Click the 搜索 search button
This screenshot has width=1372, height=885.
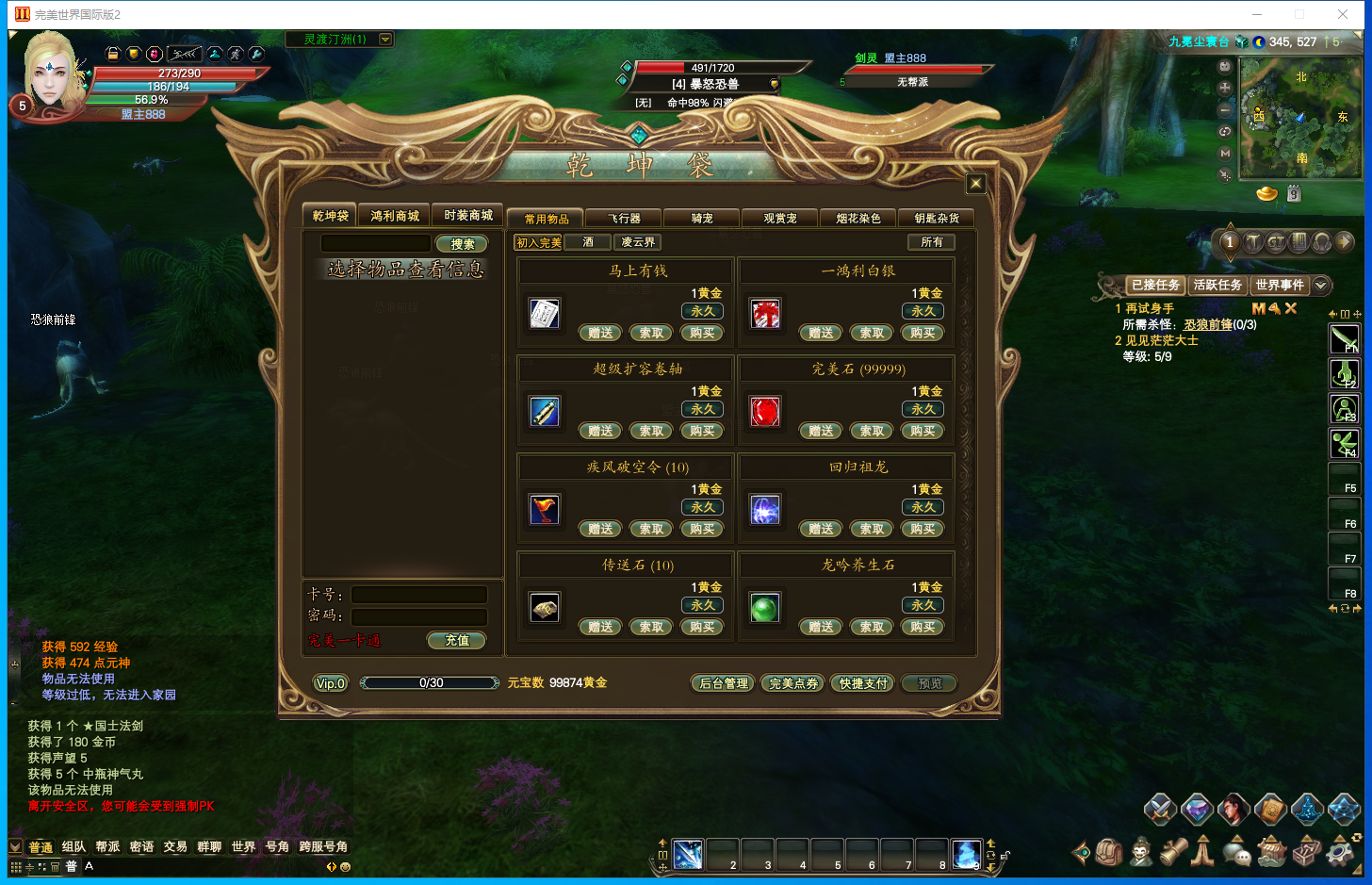pos(462,244)
